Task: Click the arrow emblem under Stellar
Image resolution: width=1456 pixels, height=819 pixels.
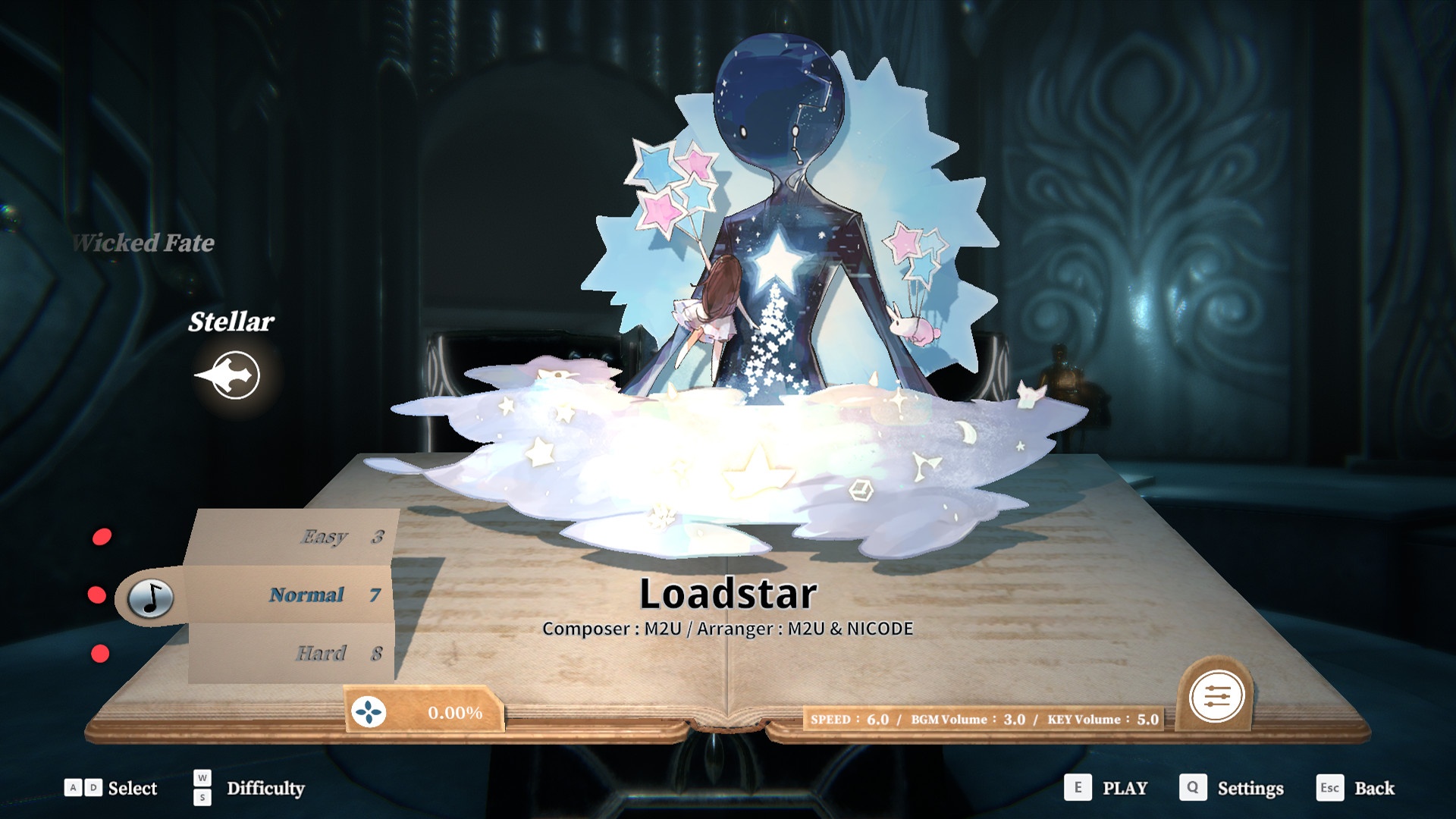Action: [231, 375]
